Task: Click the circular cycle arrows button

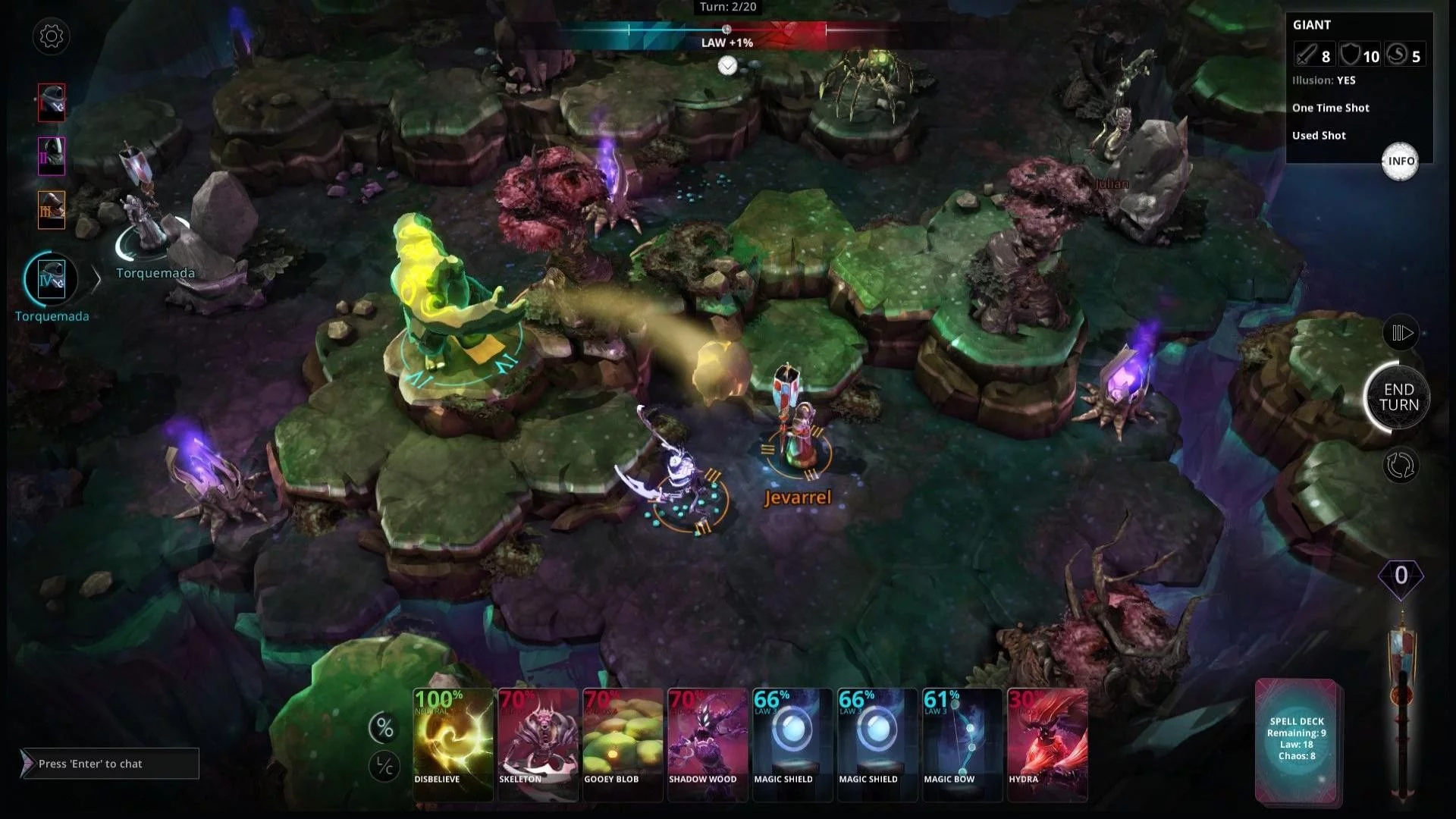Action: coord(1400,466)
